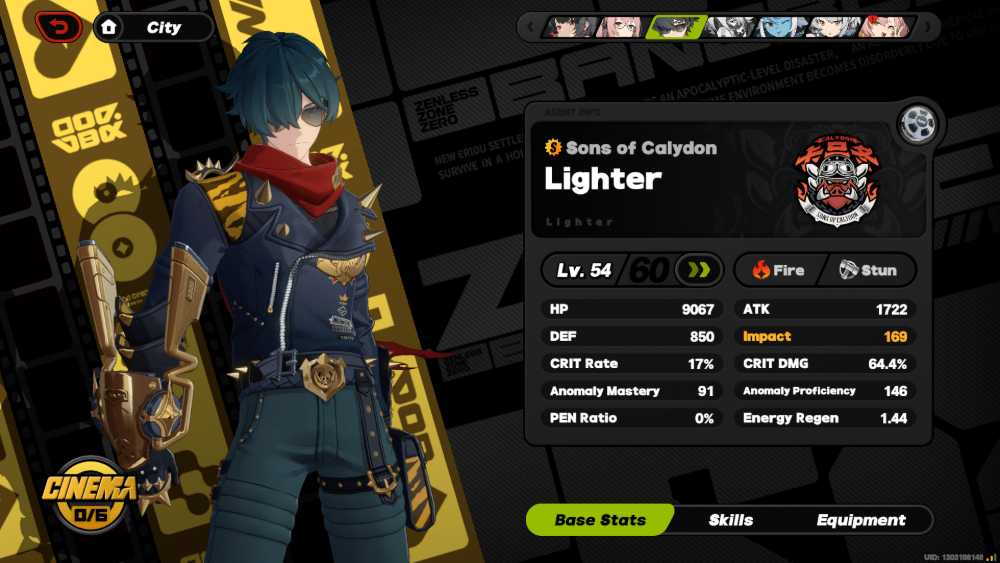Return to City via home button
This screenshot has width=1000, height=563.
coord(108,27)
